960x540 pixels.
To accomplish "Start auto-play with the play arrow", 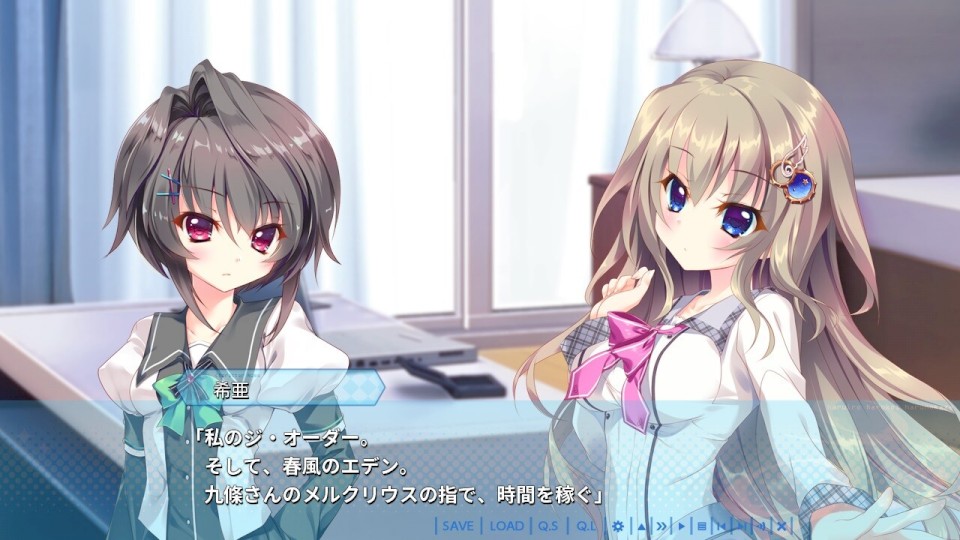I will point(681,526).
